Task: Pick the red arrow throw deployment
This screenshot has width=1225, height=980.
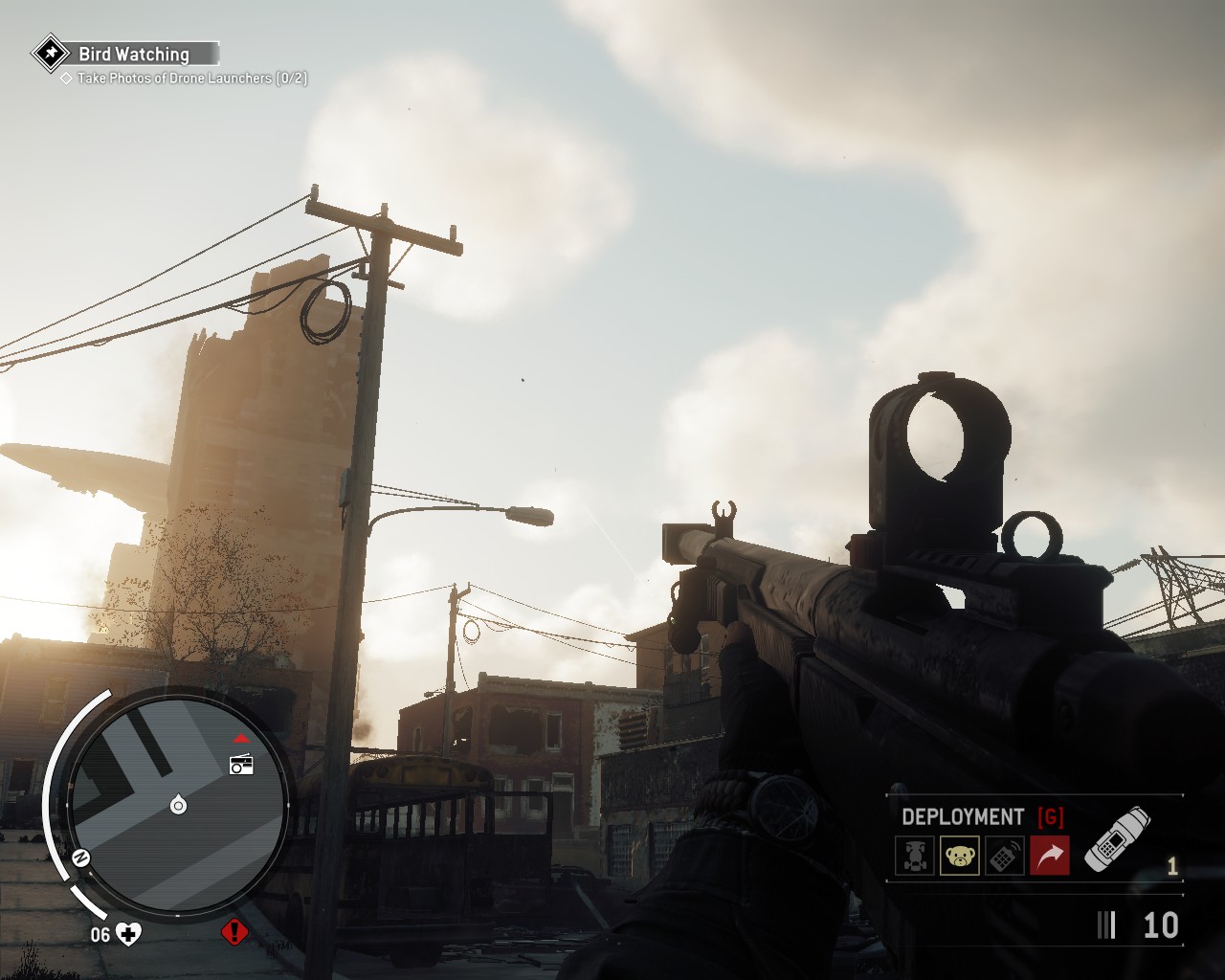Action: coord(1049,855)
